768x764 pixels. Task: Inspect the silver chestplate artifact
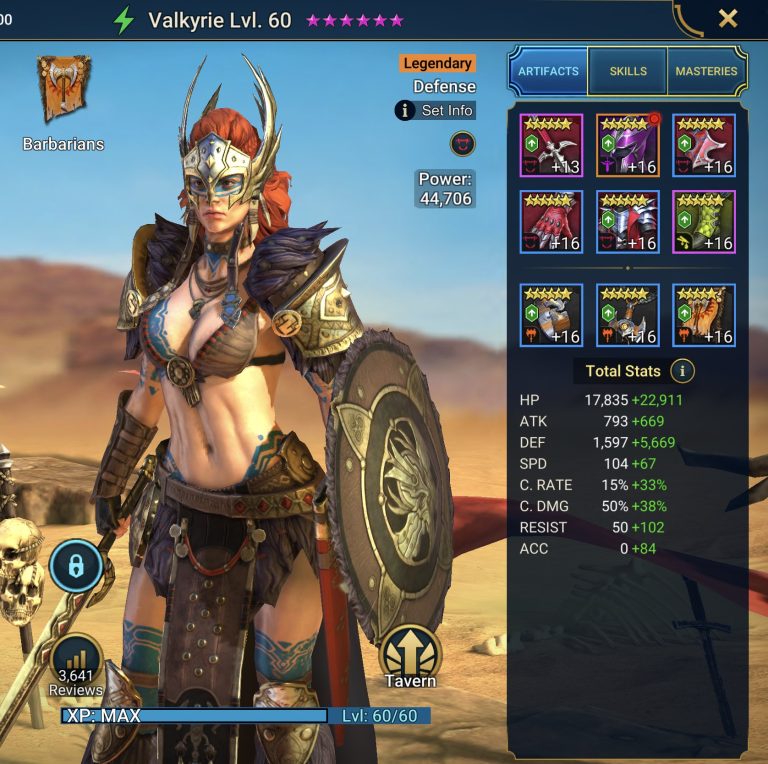point(627,222)
